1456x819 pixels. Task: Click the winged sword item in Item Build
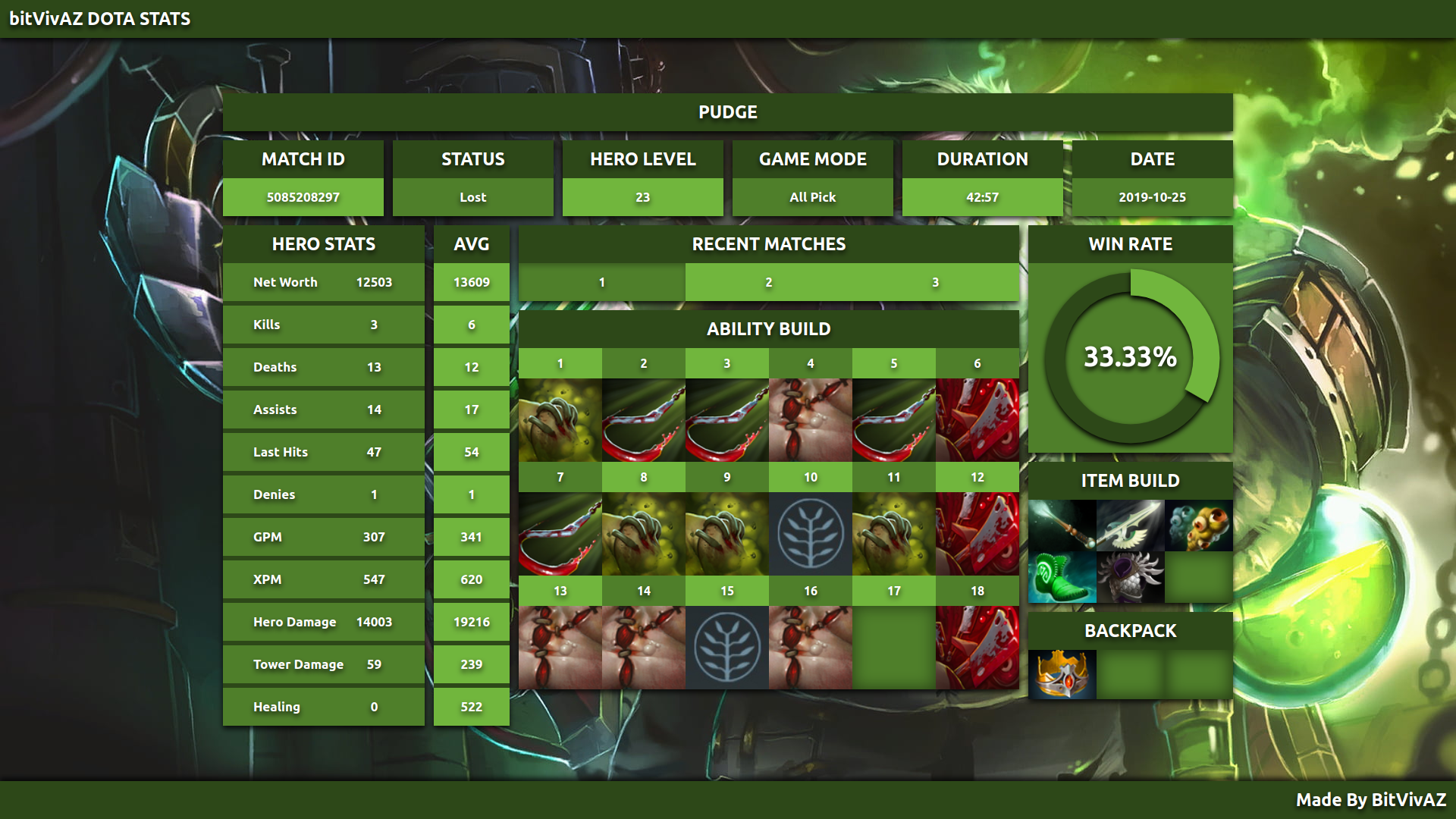point(1131,527)
